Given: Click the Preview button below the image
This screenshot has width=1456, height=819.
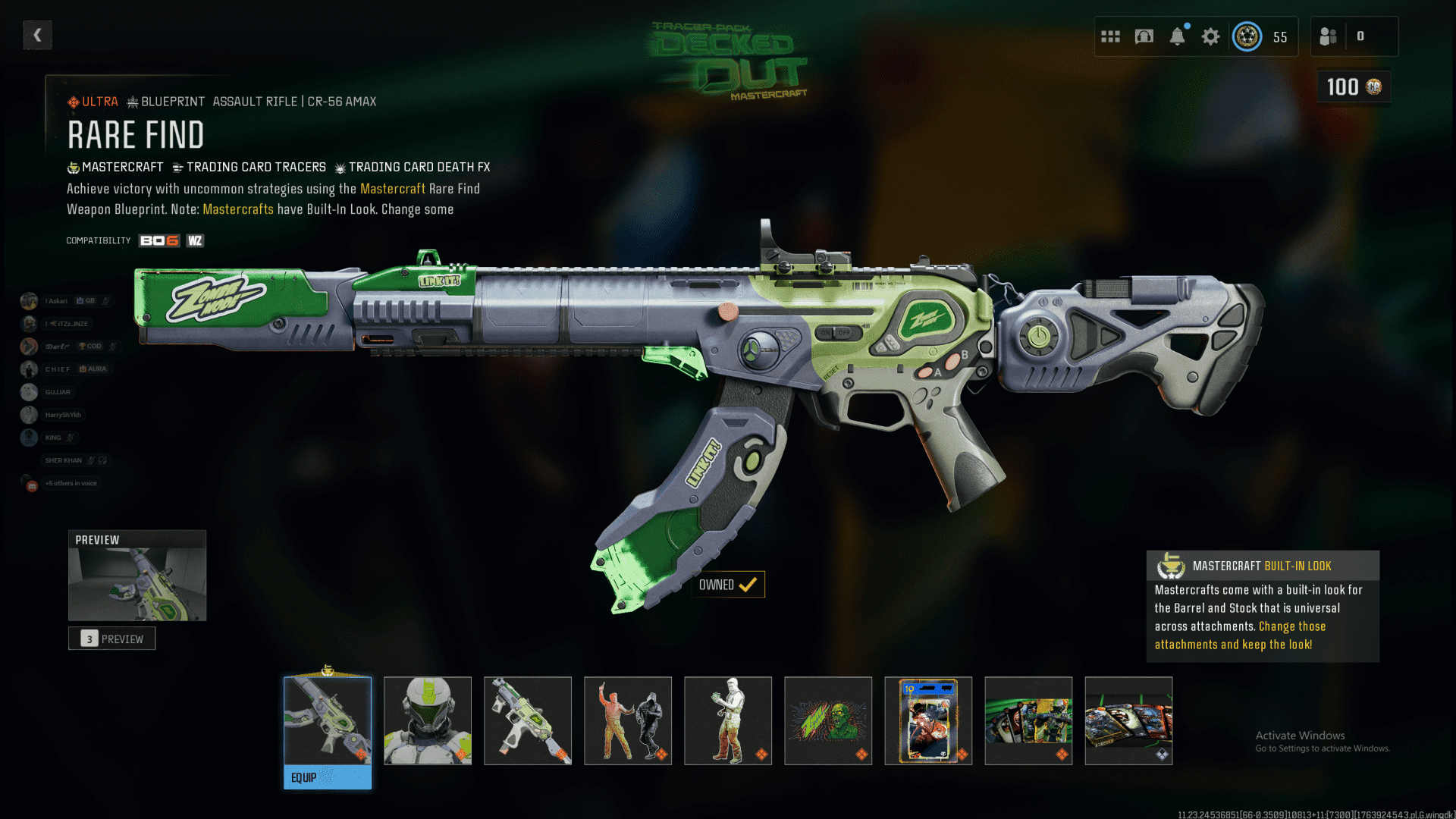Looking at the screenshot, I should (x=112, y=639).
